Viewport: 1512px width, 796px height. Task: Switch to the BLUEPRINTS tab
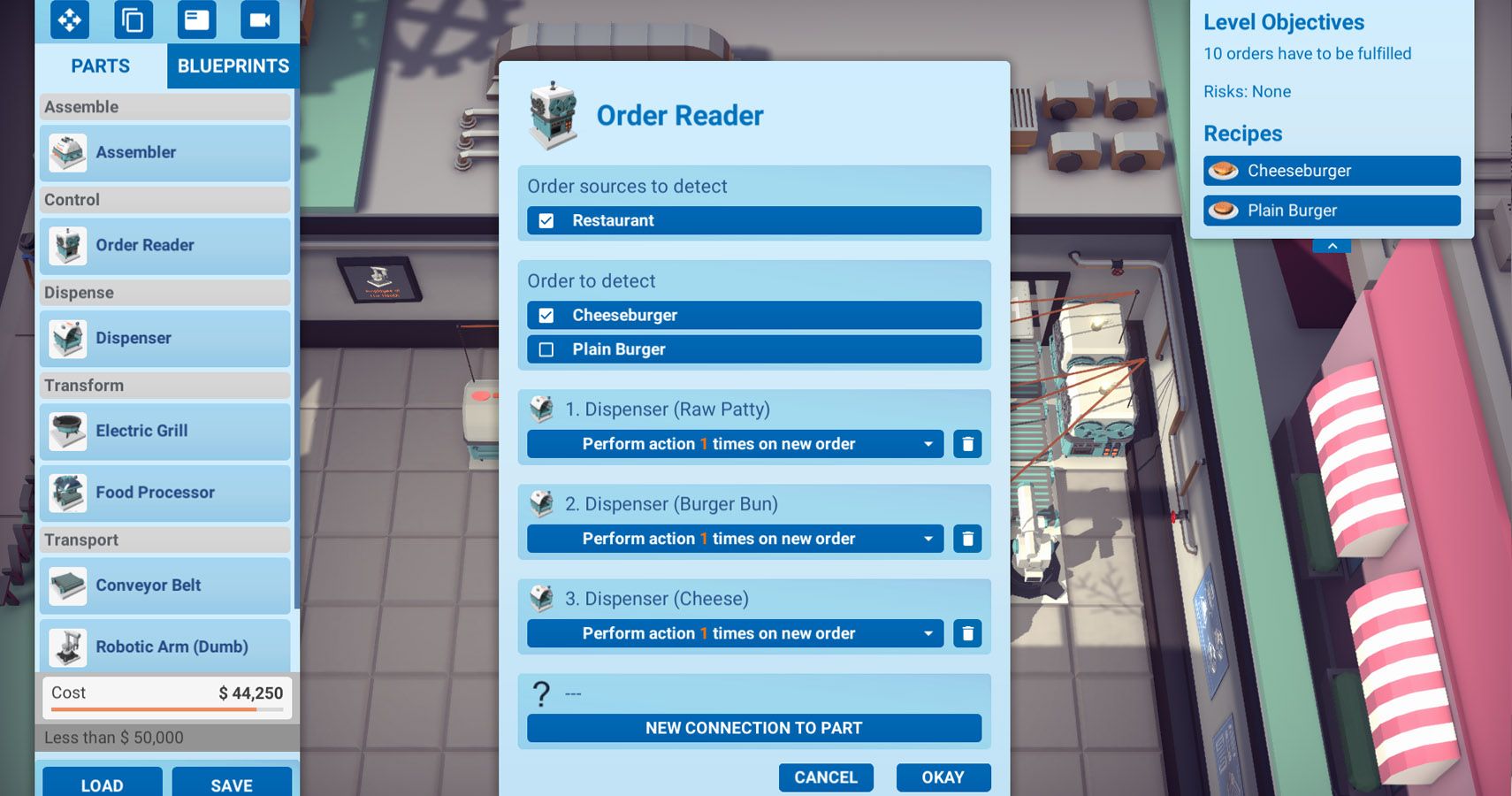tap(233, 65)
